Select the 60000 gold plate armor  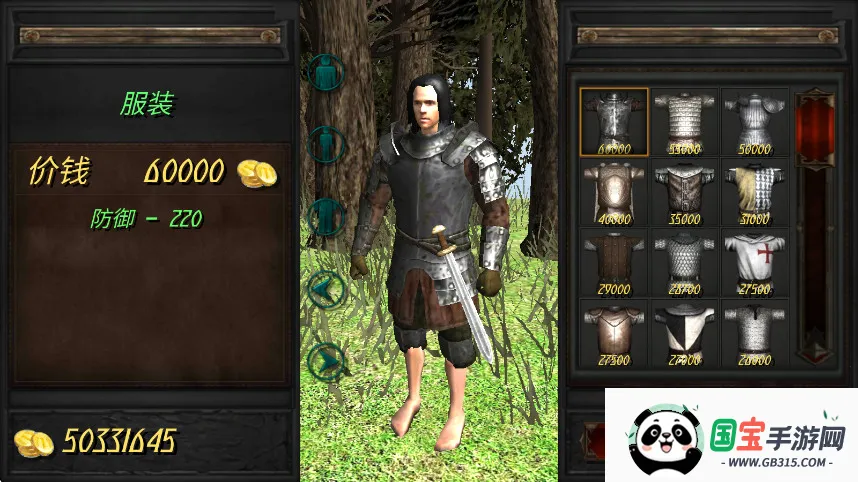pos(614,122)
